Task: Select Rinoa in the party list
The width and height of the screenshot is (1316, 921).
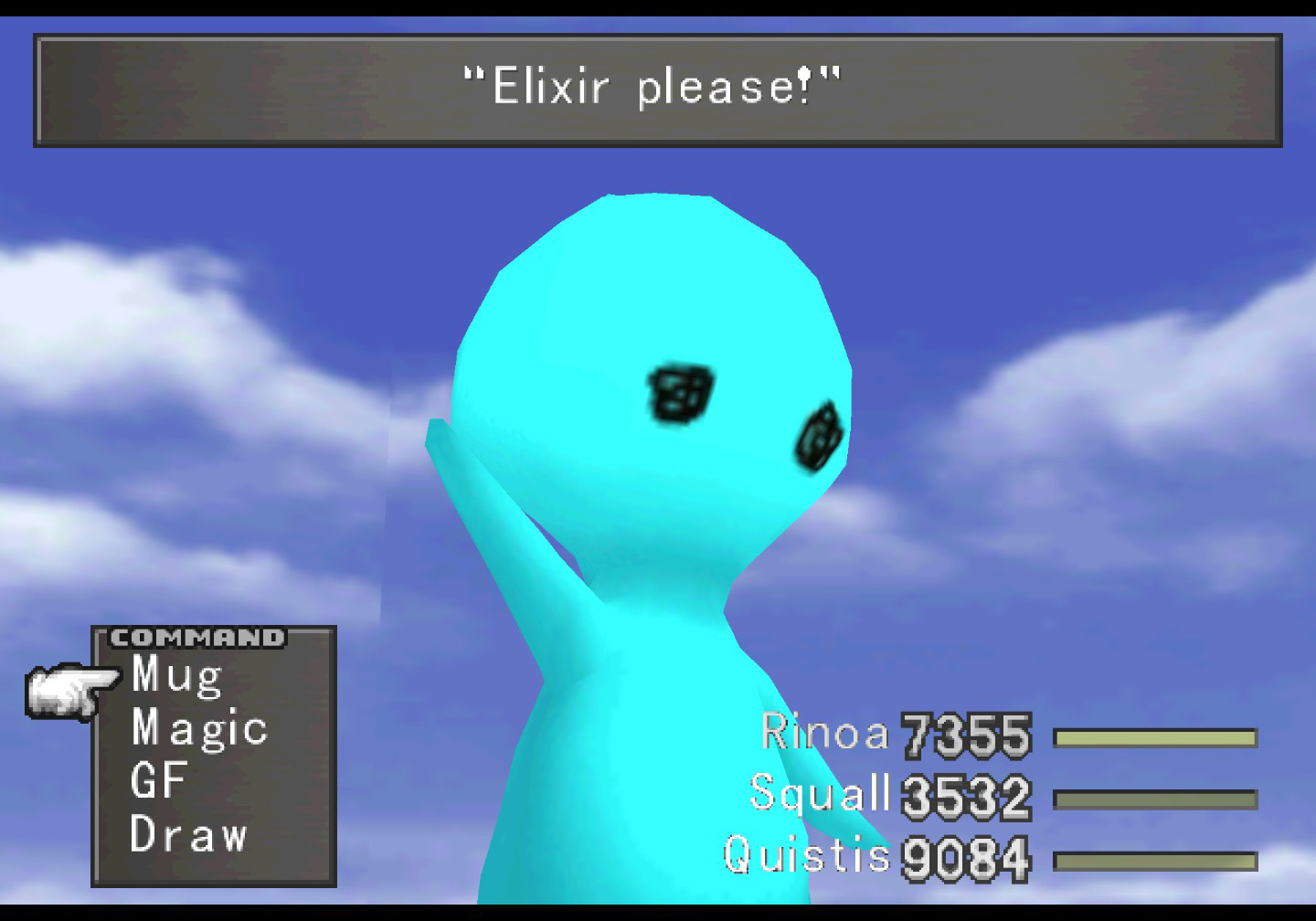Action: pos(824,733)
